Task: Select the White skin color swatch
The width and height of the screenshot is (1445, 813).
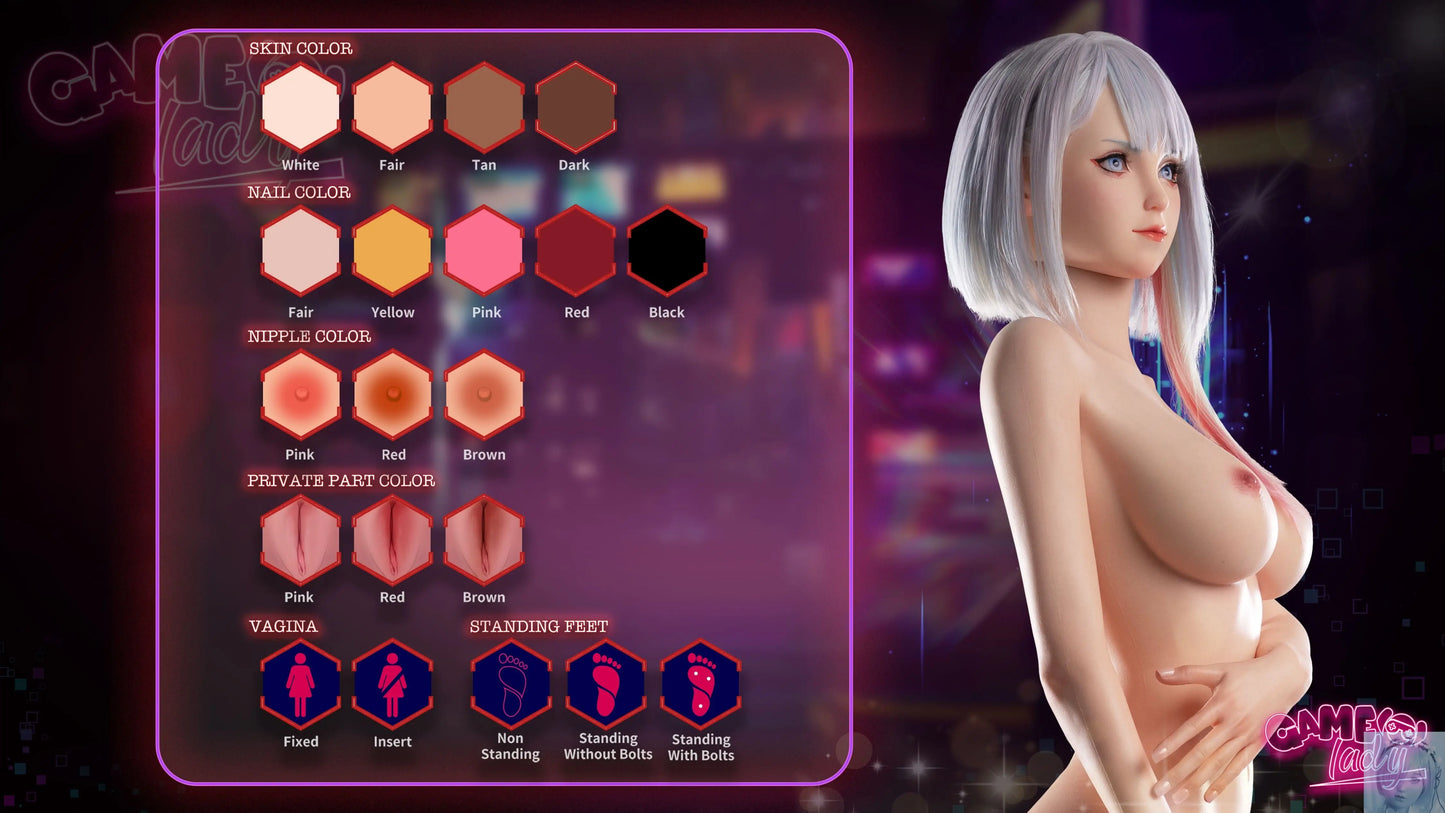Action: pos(300,107)
